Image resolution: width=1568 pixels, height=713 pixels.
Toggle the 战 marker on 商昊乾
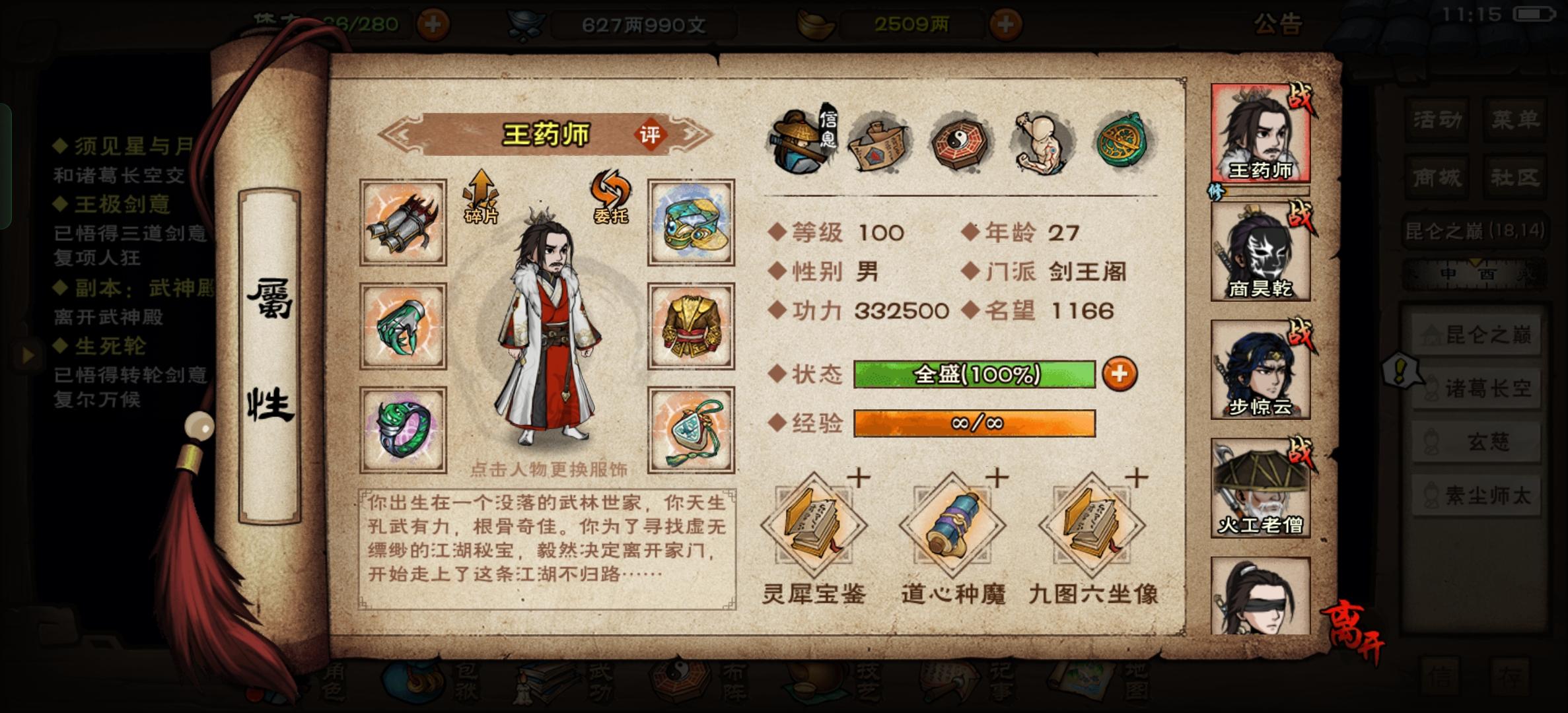pos(1301,213)
